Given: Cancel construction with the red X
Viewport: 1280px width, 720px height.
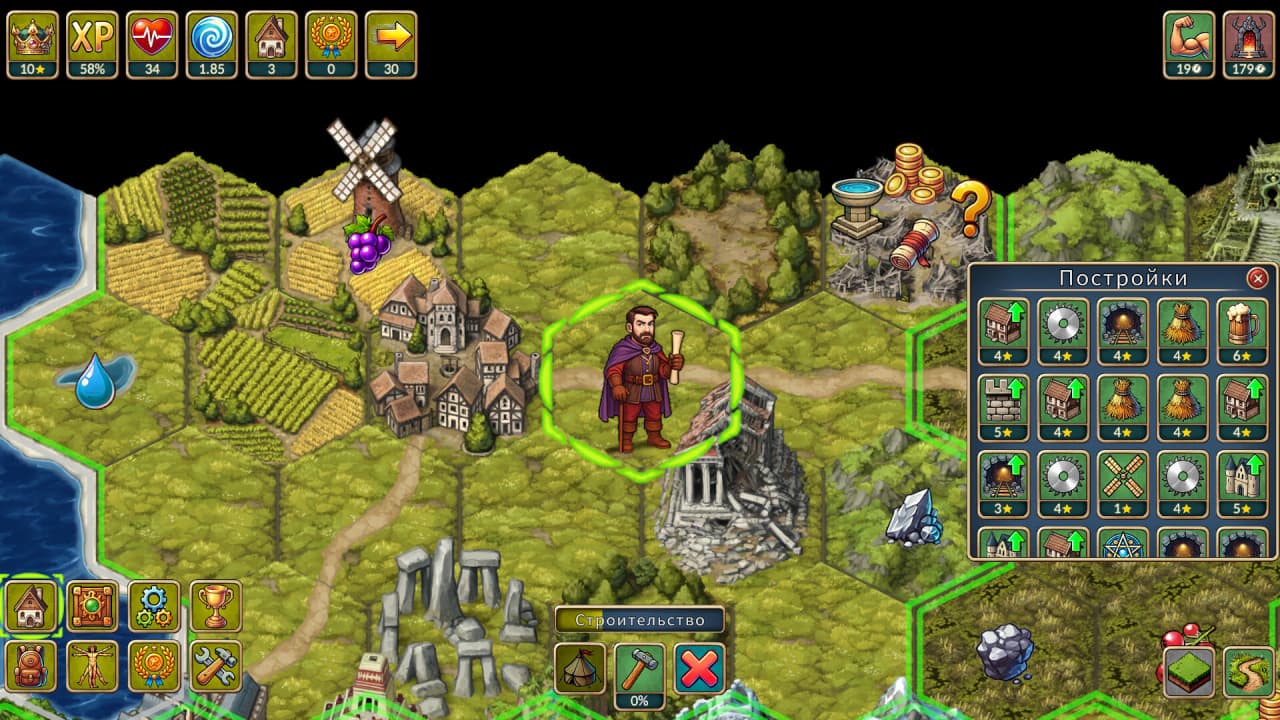Looking at the screenshot, I should tap(699, 668).
